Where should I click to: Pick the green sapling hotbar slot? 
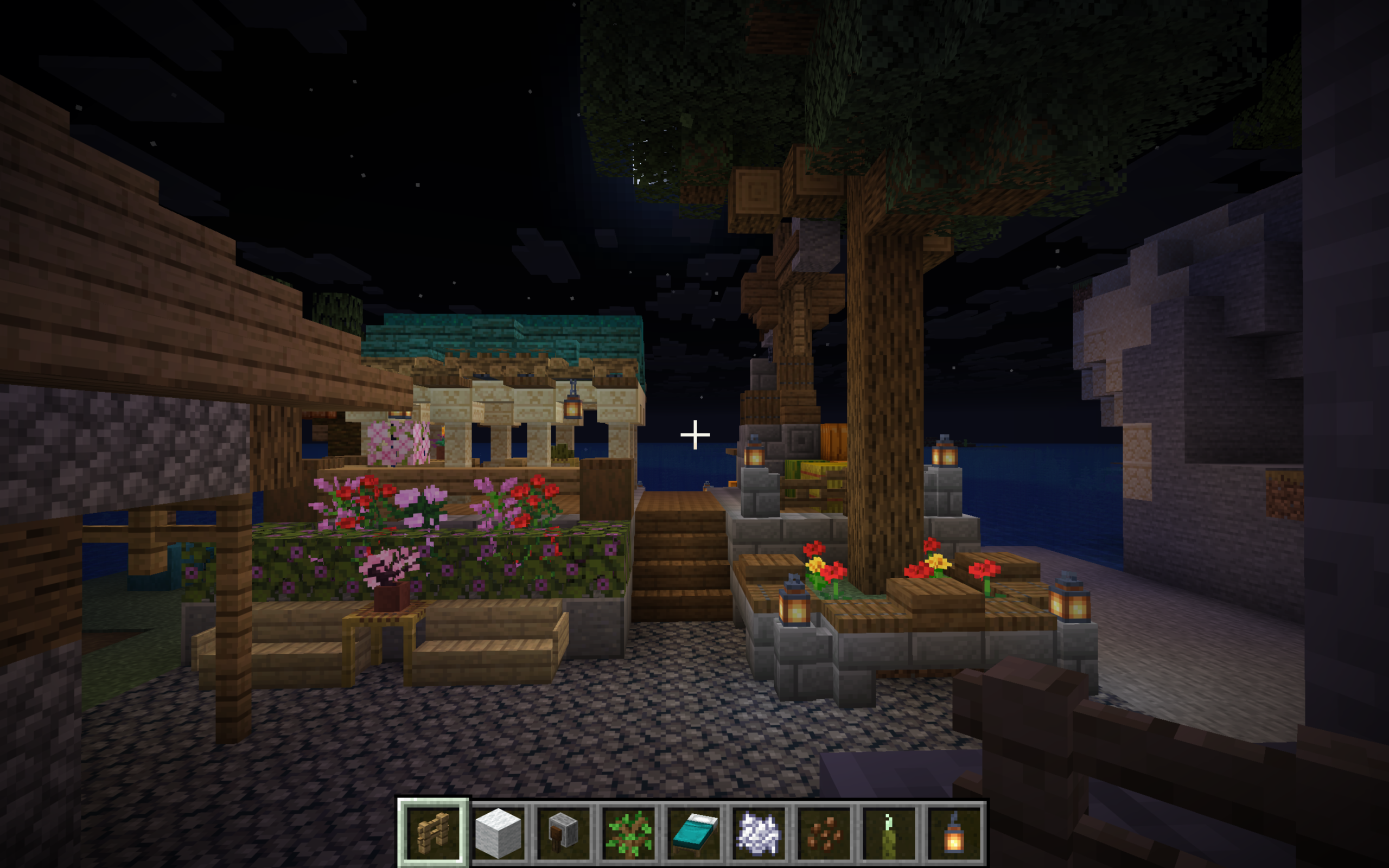pyautogui.click(x=628, y=832)
